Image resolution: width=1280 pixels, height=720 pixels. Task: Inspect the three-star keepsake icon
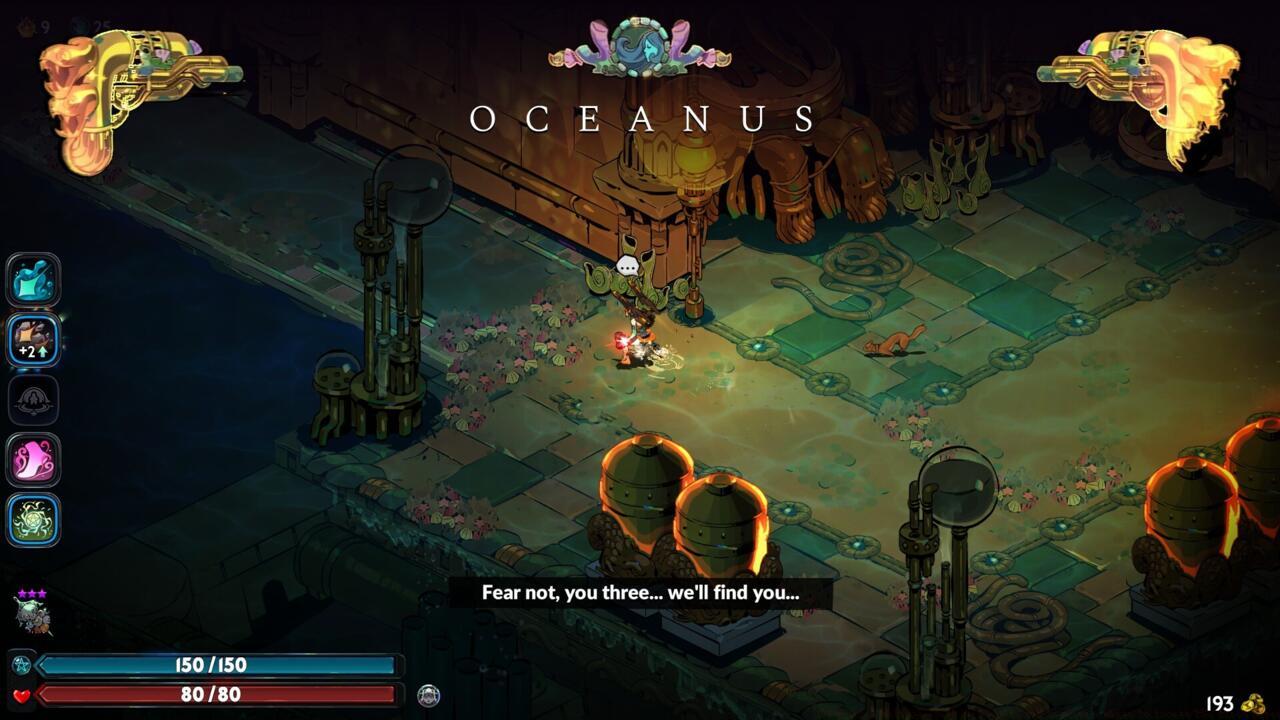coord(32,613)
